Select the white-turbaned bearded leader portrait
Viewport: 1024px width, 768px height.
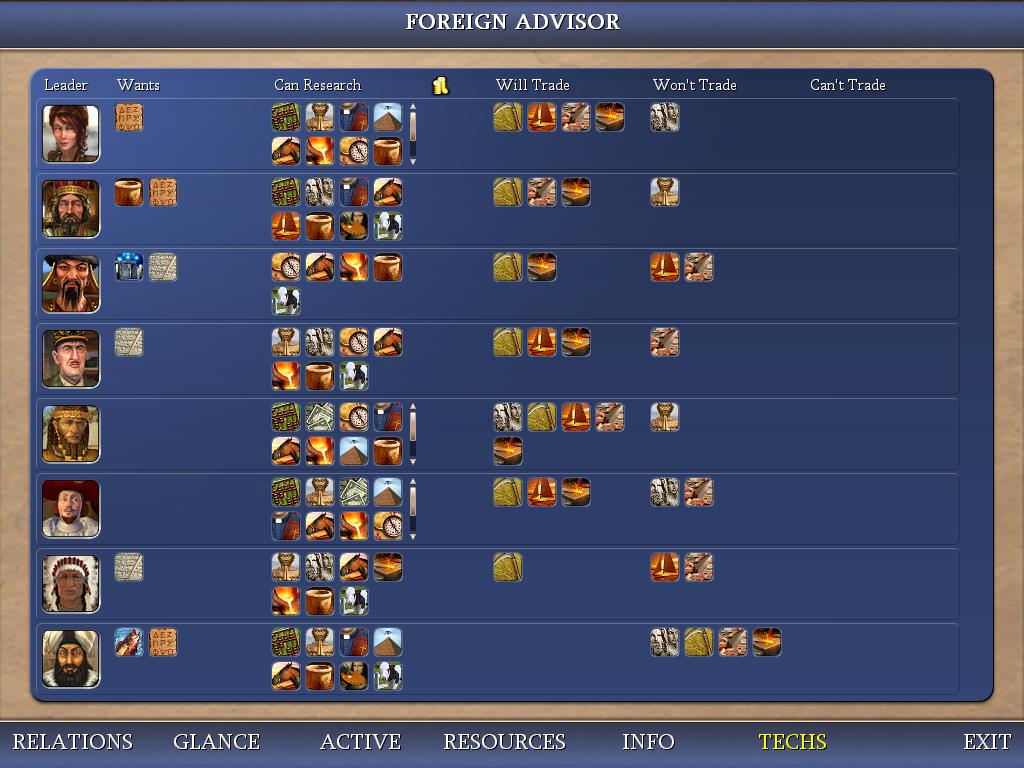[x=71, y=659]
